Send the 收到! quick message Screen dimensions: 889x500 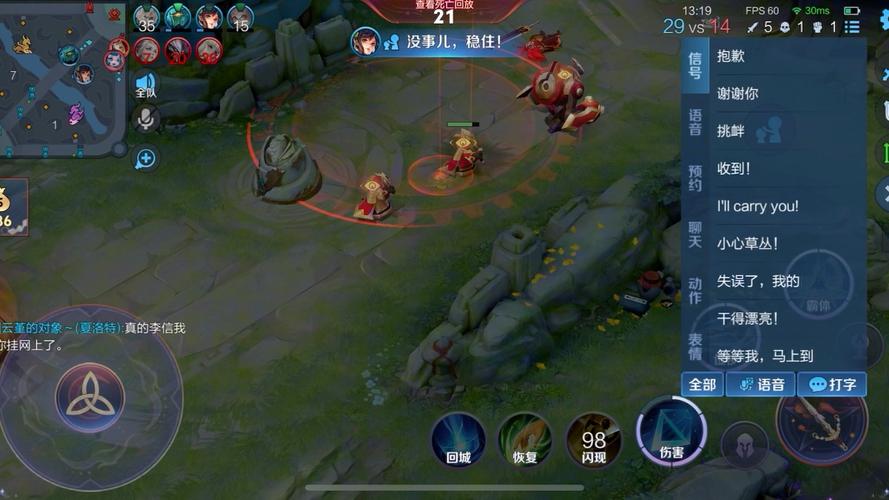[x=734, y=169]
